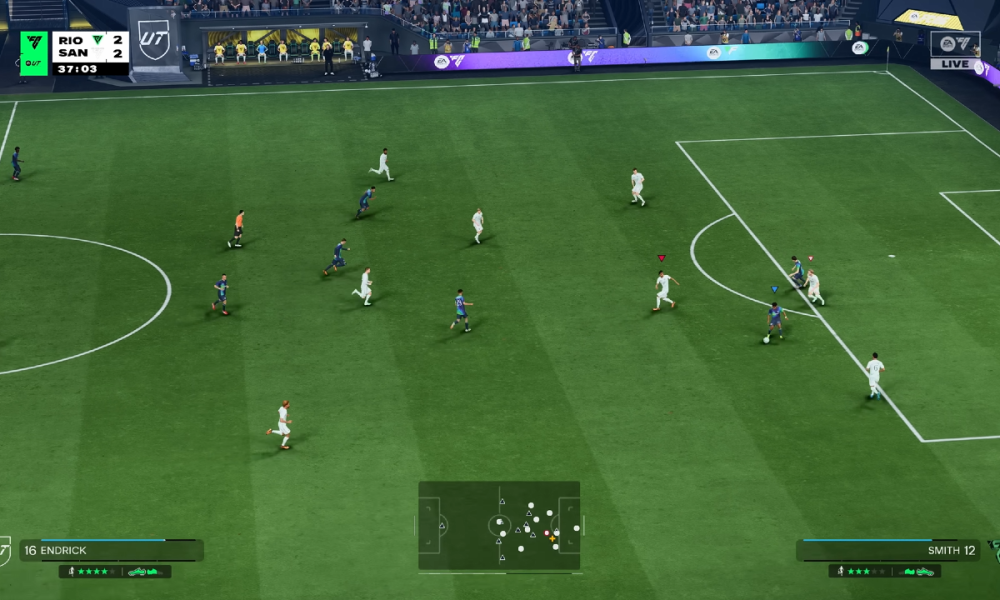Viewport: 1000px width, 600px height.
Task: Click the UT shield logo badge
Action: click(154, 40)
